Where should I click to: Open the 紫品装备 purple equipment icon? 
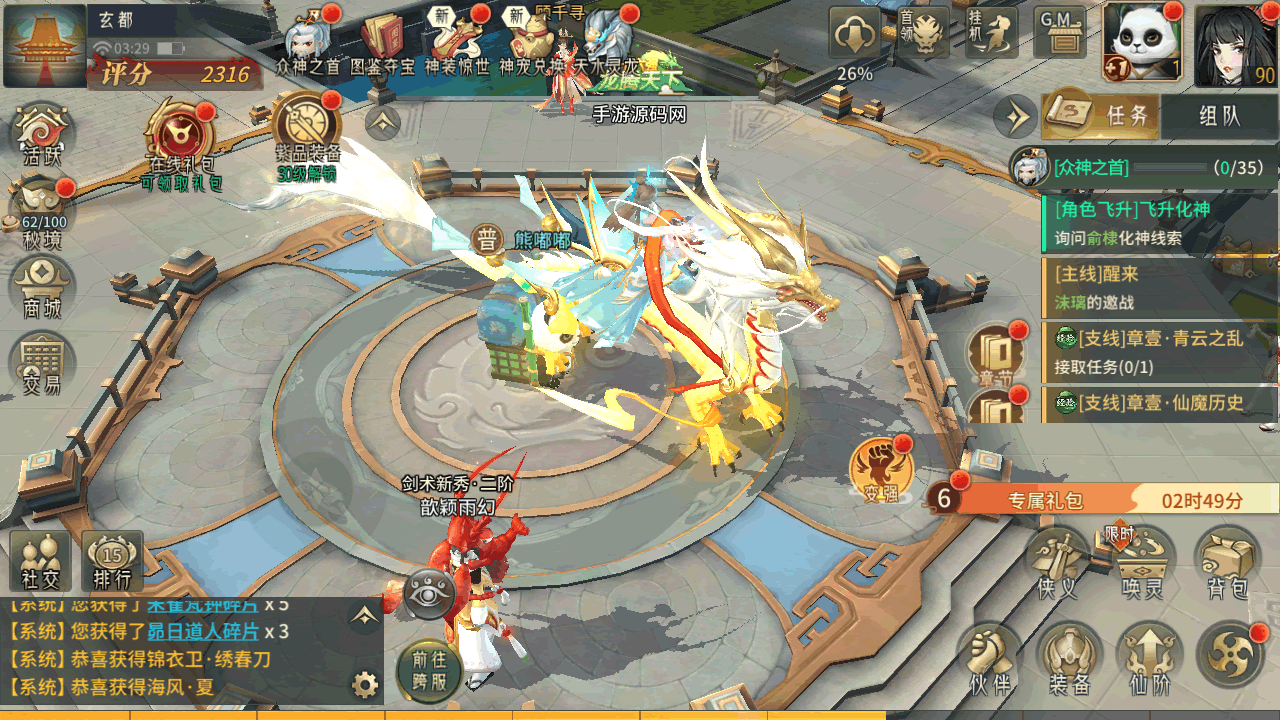coord(307,130)
